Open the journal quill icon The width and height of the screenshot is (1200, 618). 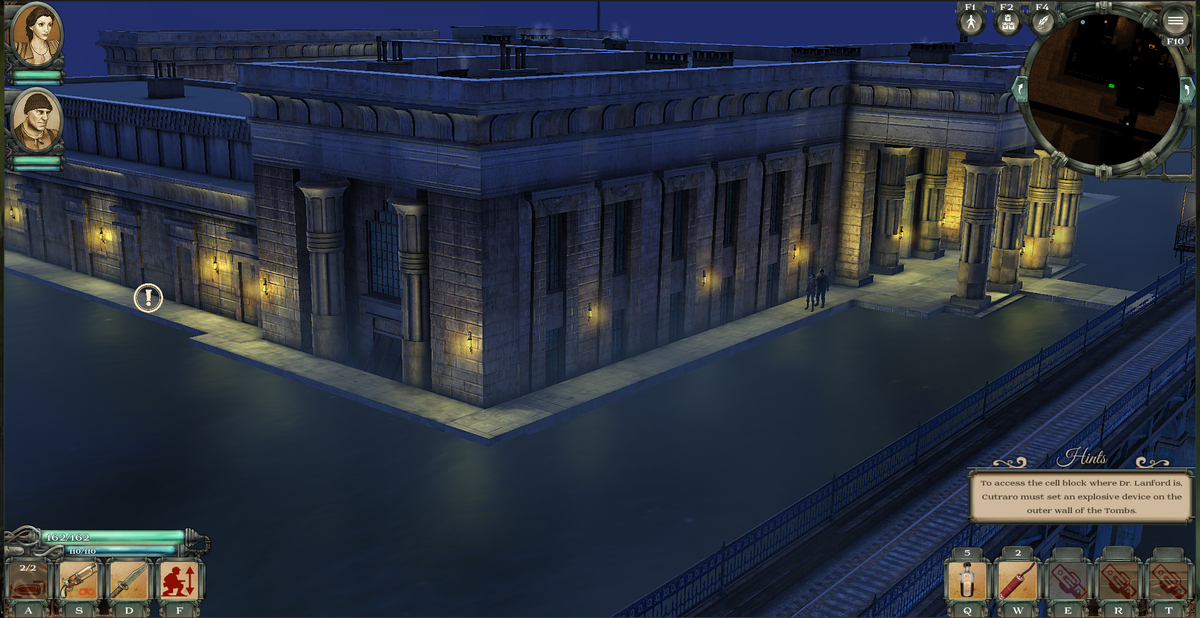coord(1042,23)
